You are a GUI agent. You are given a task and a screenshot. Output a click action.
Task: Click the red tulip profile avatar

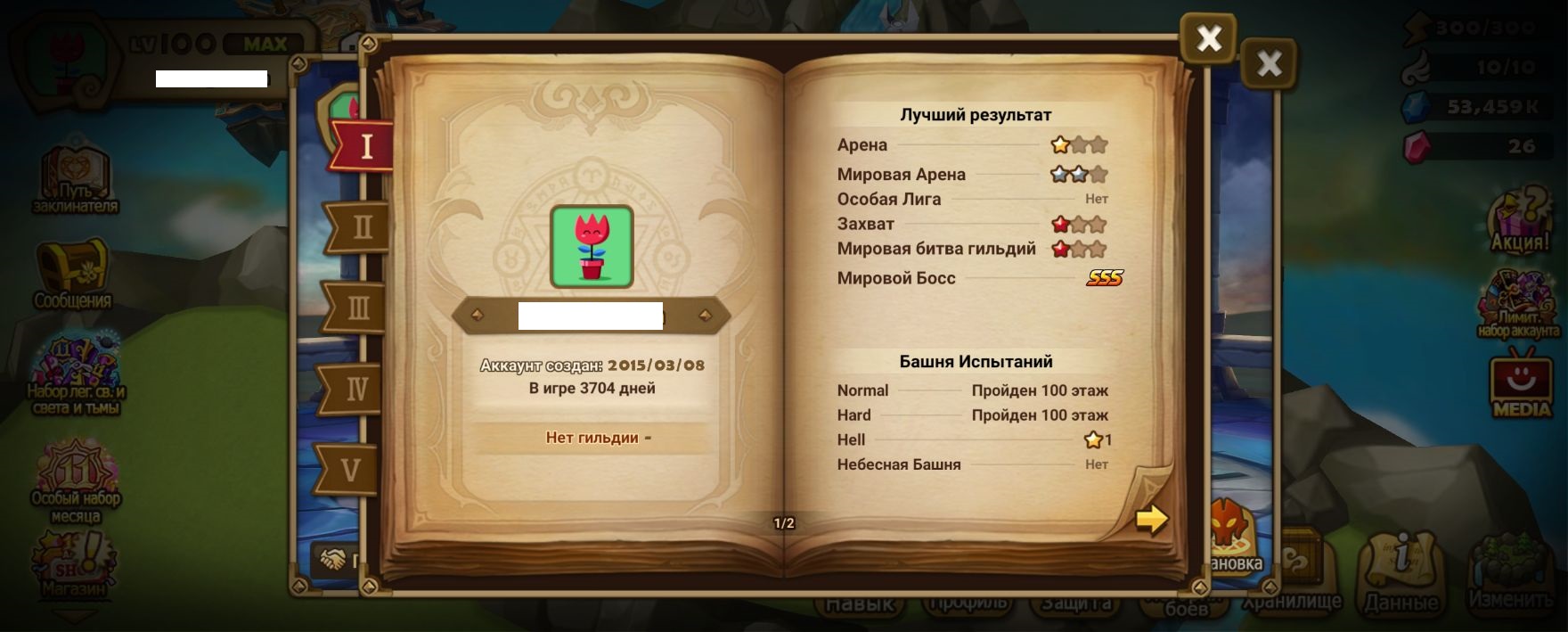pyautogui.click(x=592, y=247)
